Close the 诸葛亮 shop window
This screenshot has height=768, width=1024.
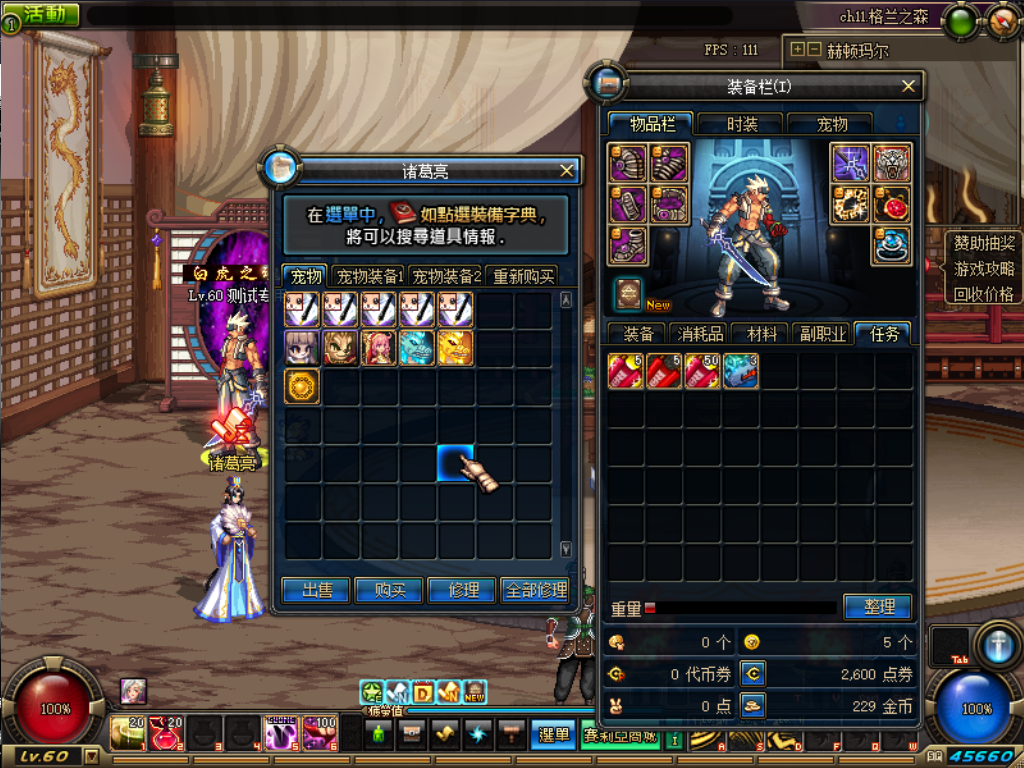[x=567, y=171]
